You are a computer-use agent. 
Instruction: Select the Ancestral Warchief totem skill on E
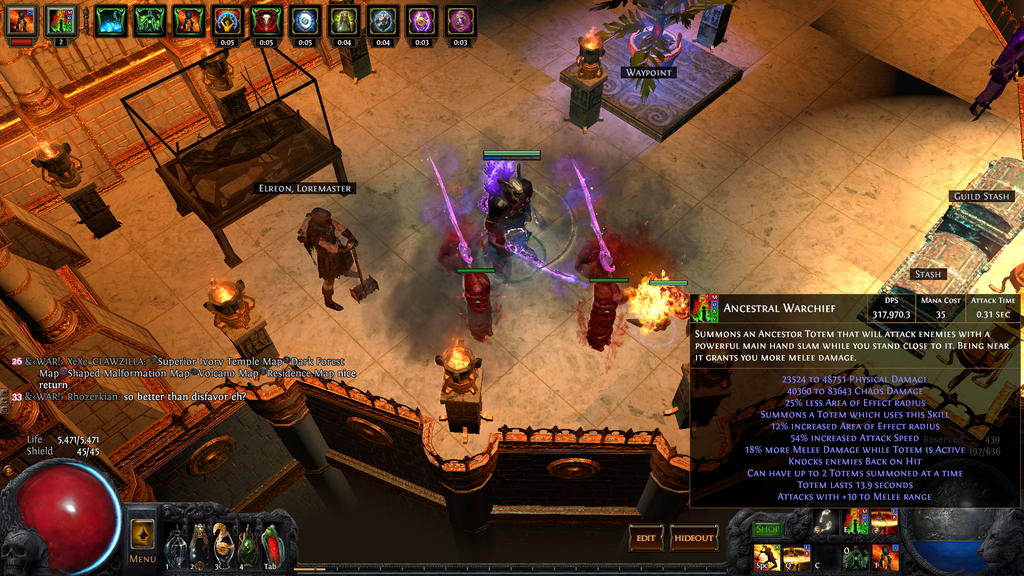[855, 522]
